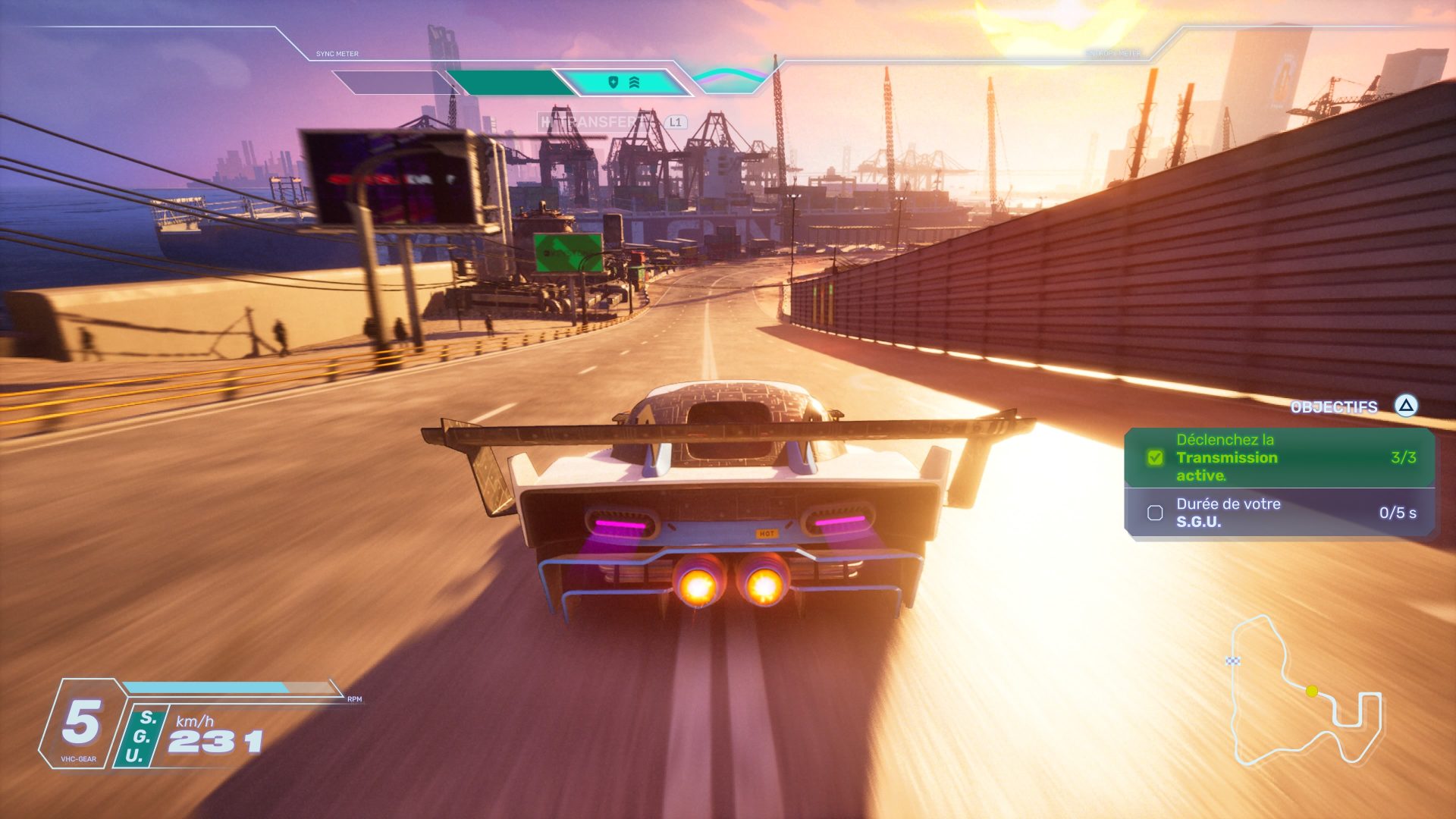Select the Durée de votre S.G.U. objective
This screenshot has height=819, width=1456.
point(1279,513)
